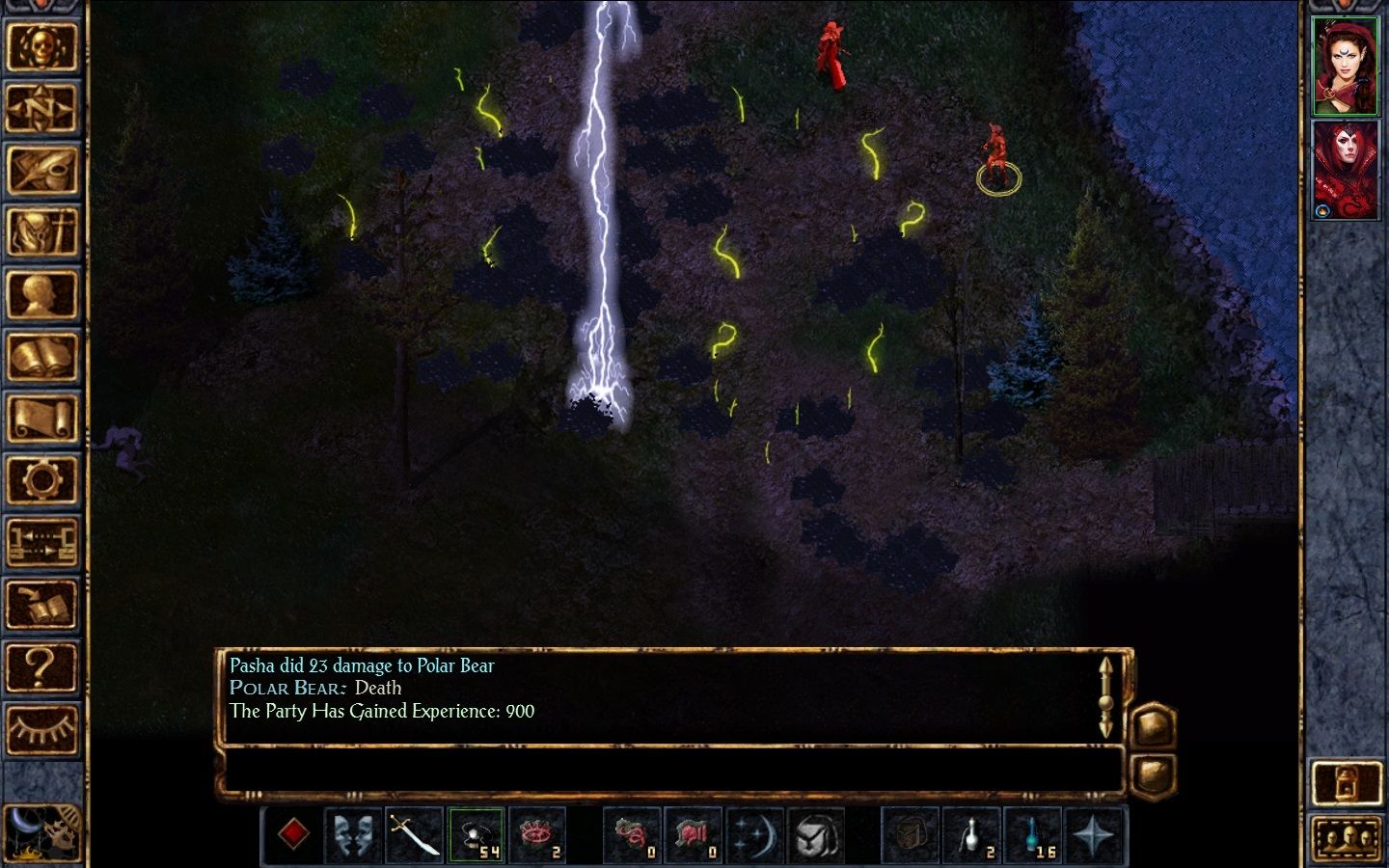Open the crescent moon and stars ability
Image resolution: width=1389 pixels, height=868 pixels.
(753, 834)
